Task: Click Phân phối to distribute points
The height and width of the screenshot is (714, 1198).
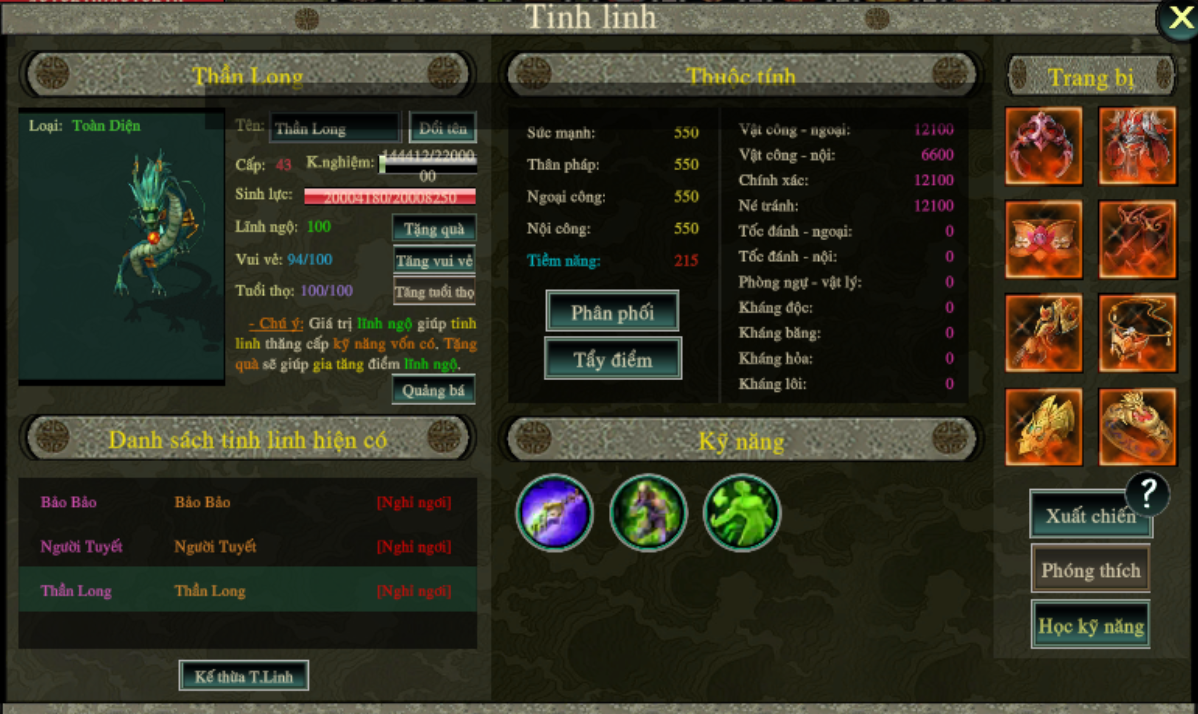Action: point(612,312)
